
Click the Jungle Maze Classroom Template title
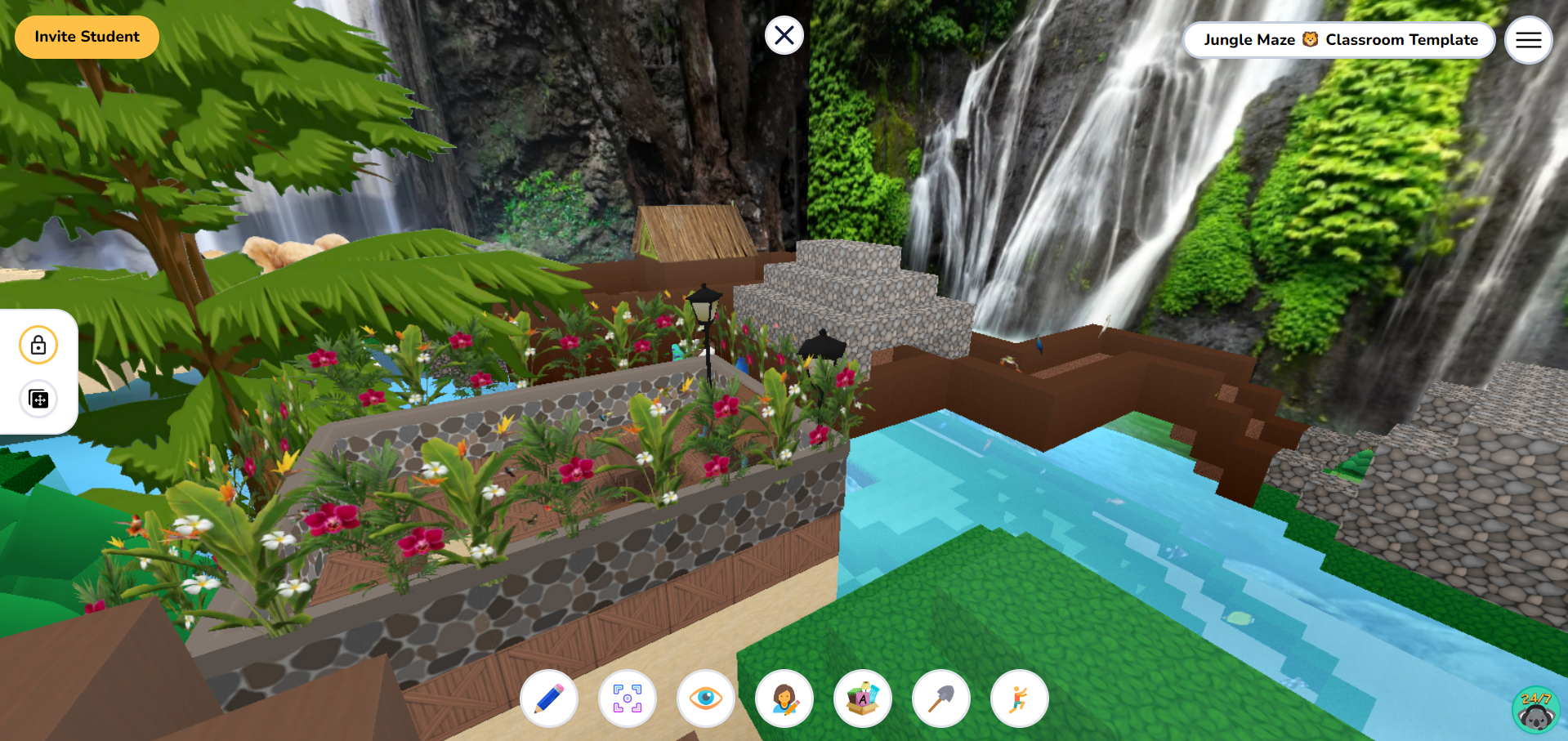pos(1339,39)
